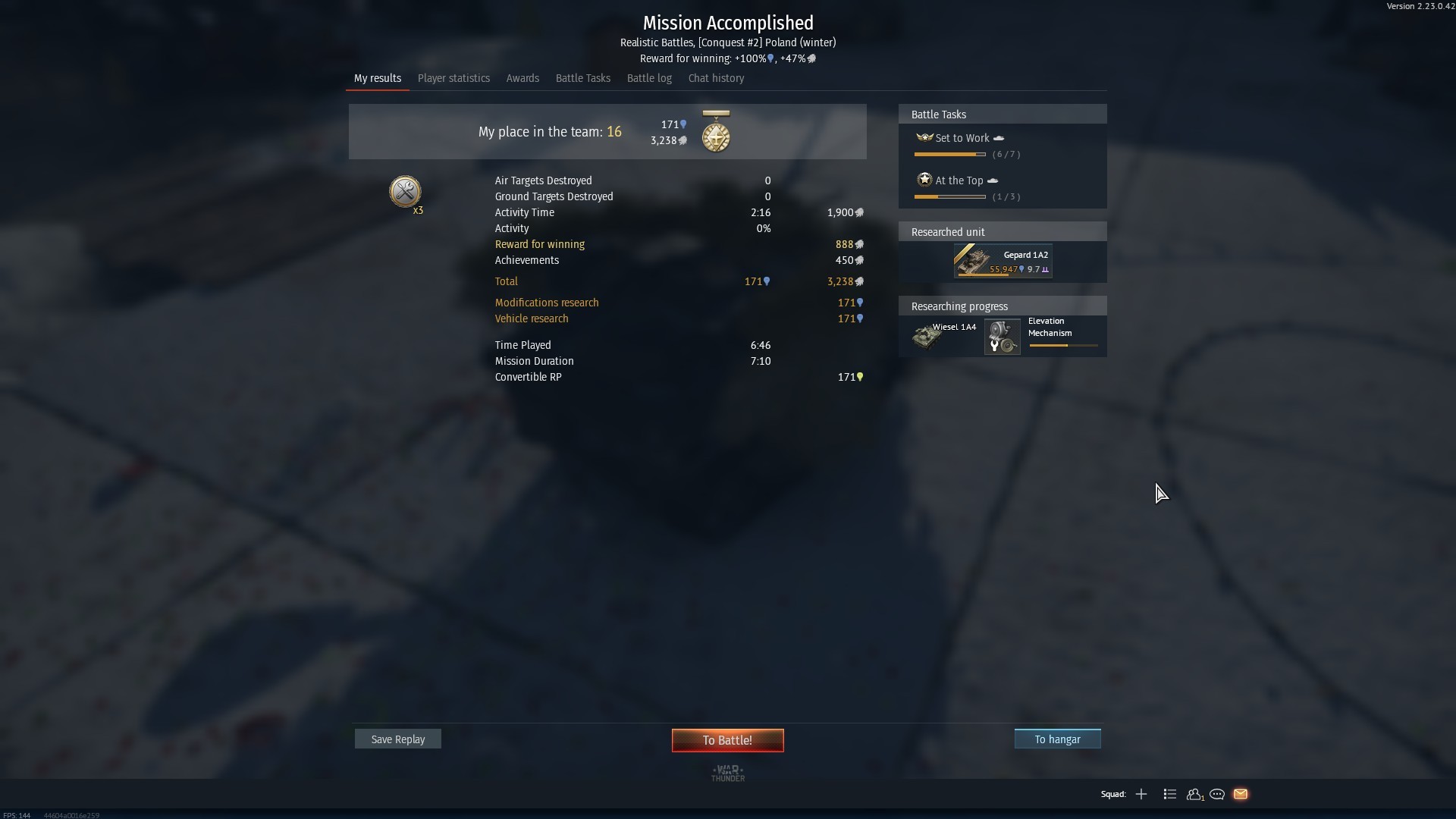Switch to the Battle Tasks tab
This screenshot has height=819, width=1456.
click(x=582, y=78)
